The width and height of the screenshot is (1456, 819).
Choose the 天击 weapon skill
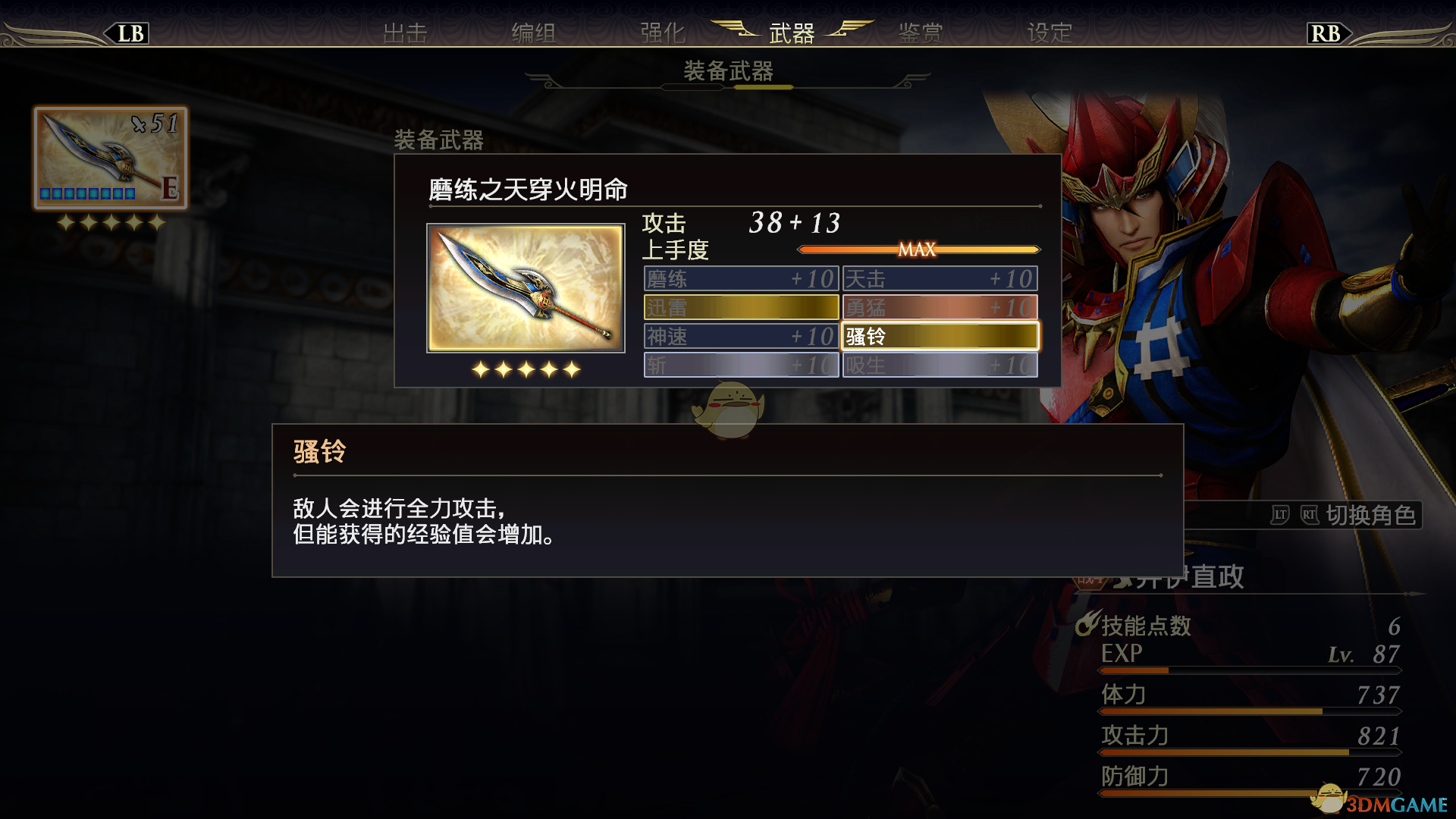[940, 278]
